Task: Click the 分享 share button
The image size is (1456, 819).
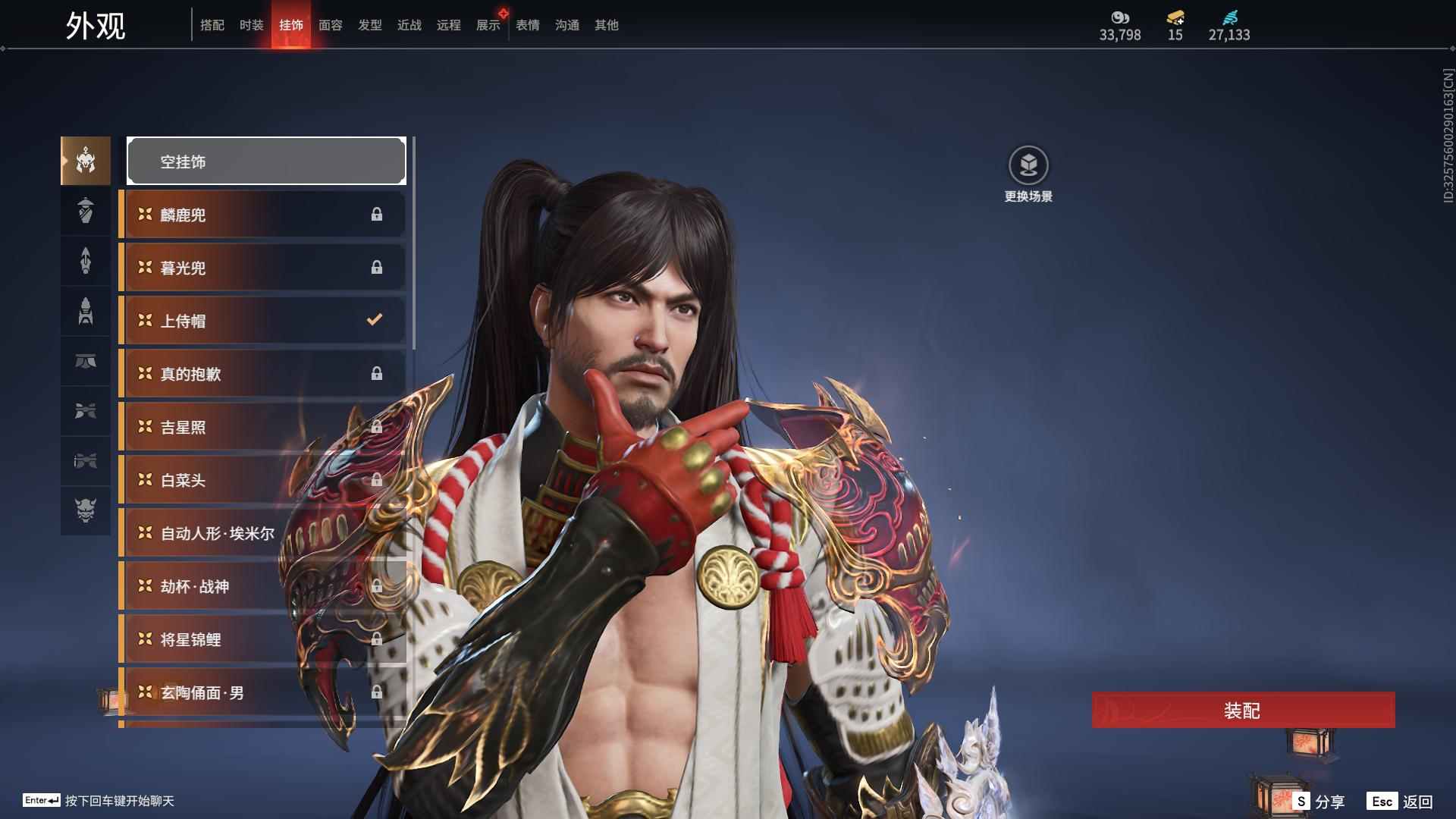Action: [x=1319, y=801]
